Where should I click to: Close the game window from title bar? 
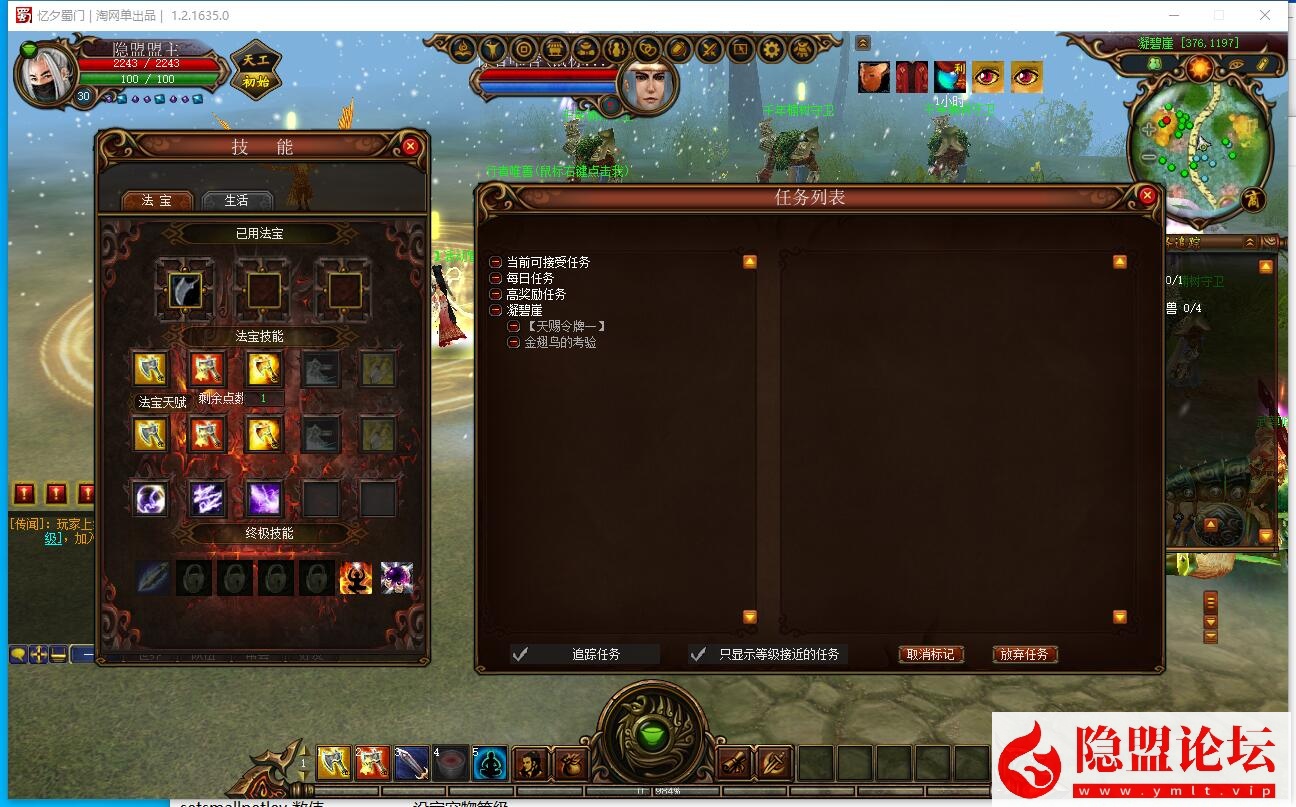[x=1265, y=15]
